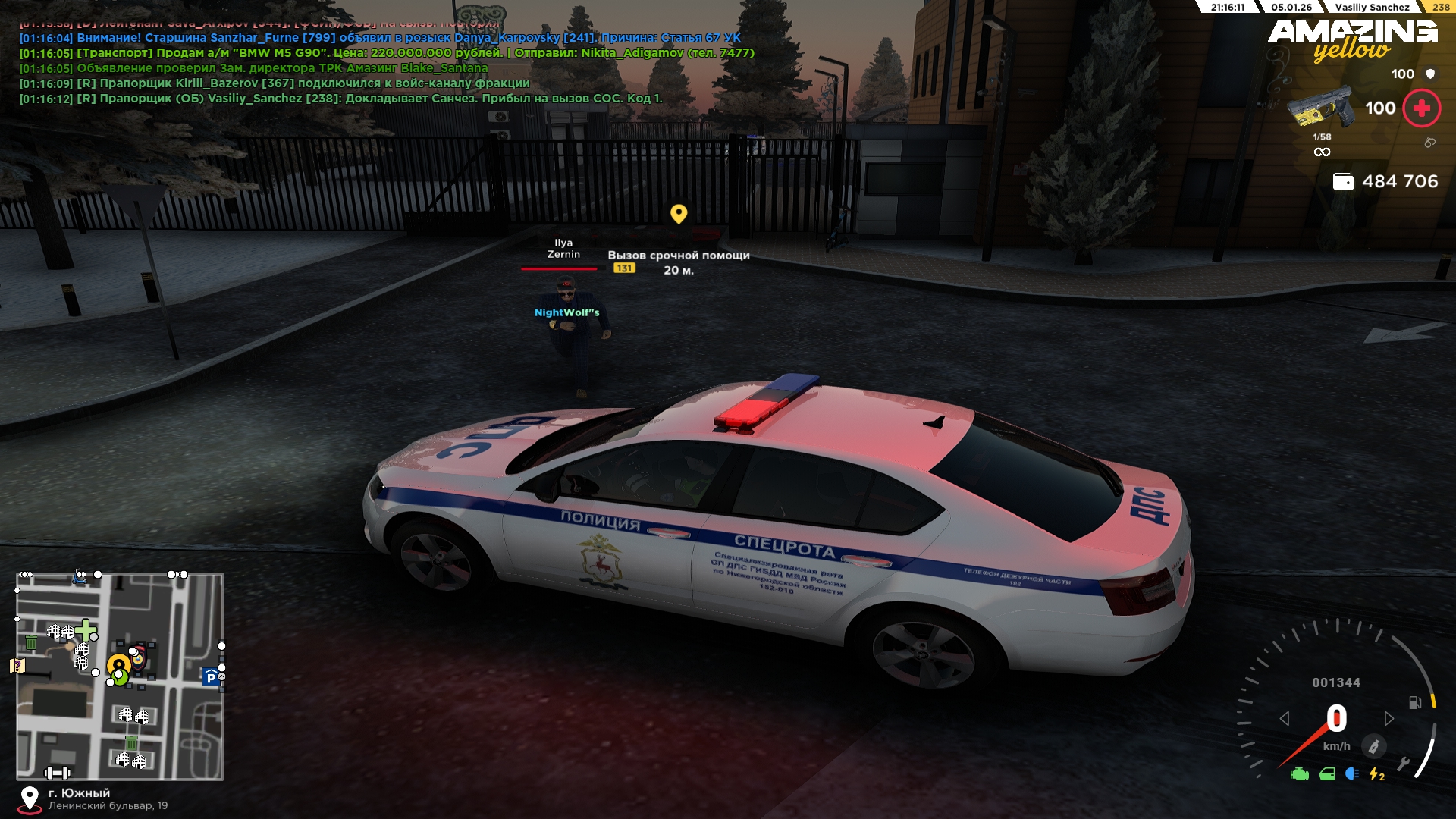Click the armor shield icon

click(x=1430, y=74)
